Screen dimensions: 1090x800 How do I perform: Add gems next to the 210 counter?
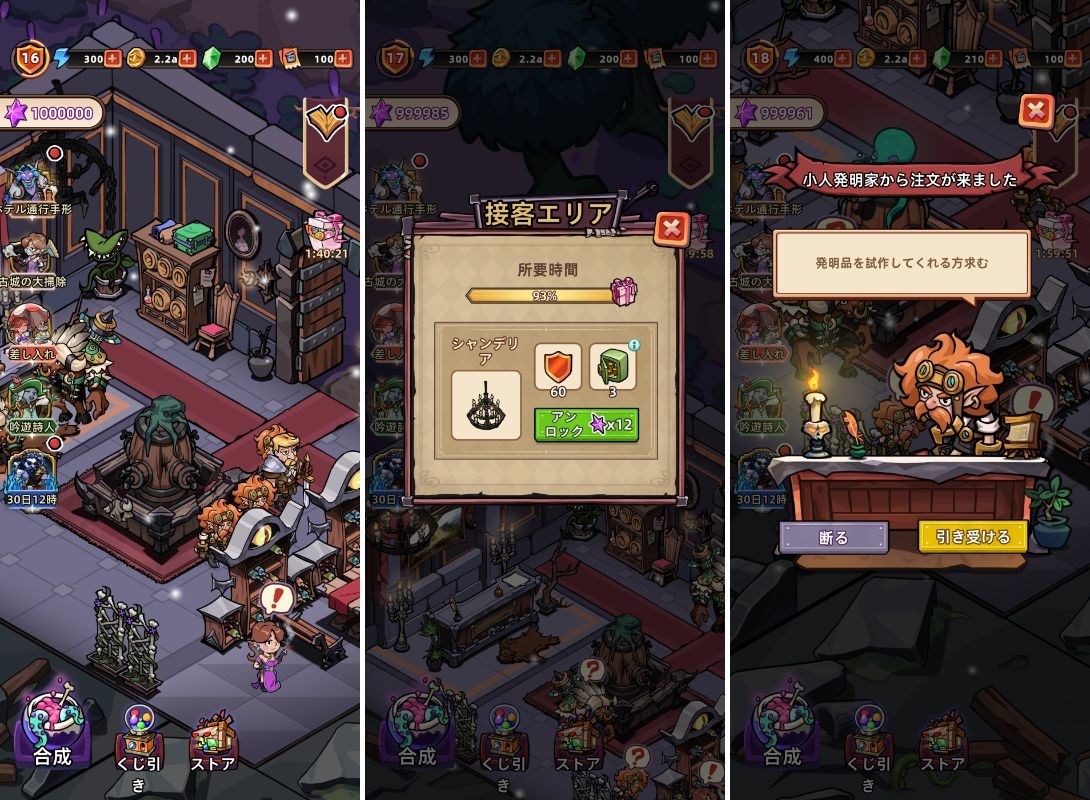[x=994, y=59]
